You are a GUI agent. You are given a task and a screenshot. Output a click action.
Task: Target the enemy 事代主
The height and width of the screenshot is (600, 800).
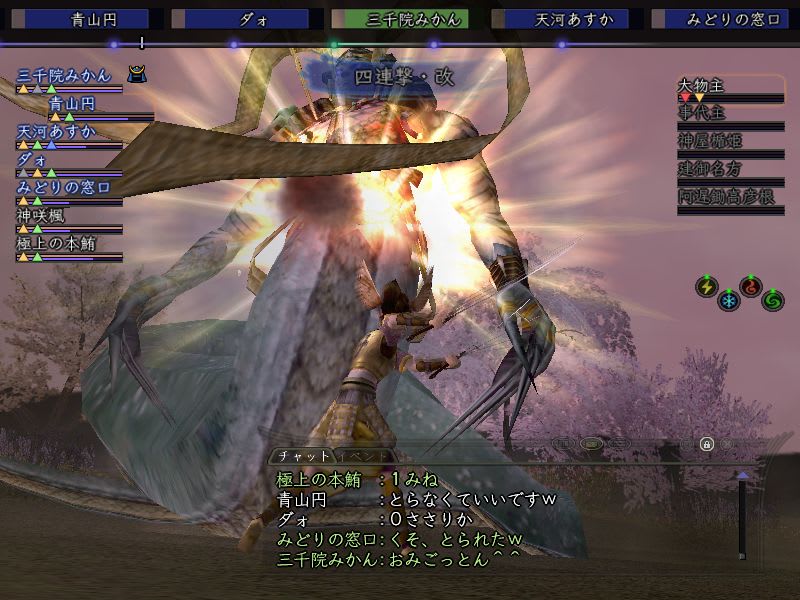[x=700, y=113]
